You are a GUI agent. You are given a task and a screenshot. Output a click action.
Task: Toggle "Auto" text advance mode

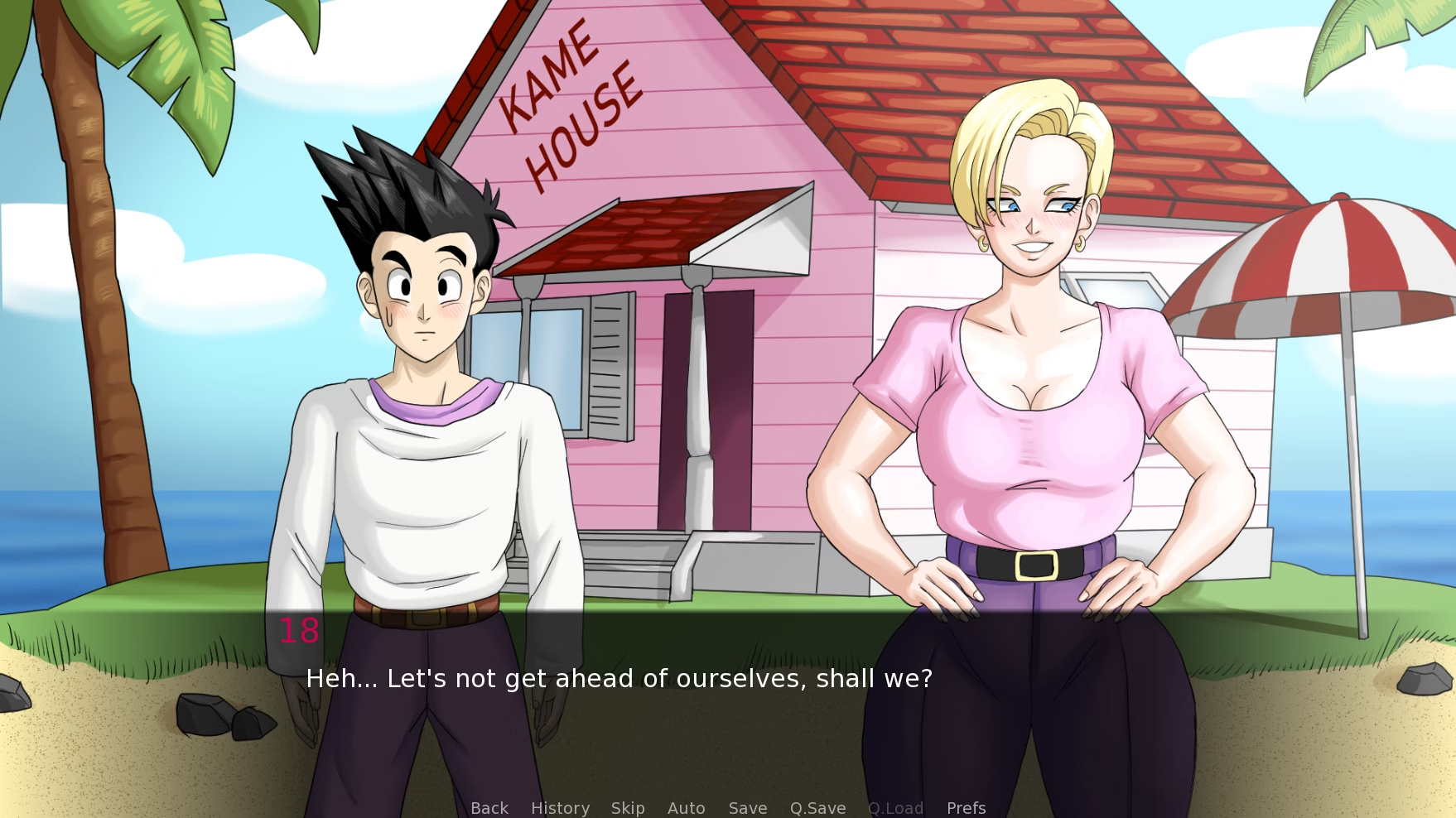[x=686, y=808]
